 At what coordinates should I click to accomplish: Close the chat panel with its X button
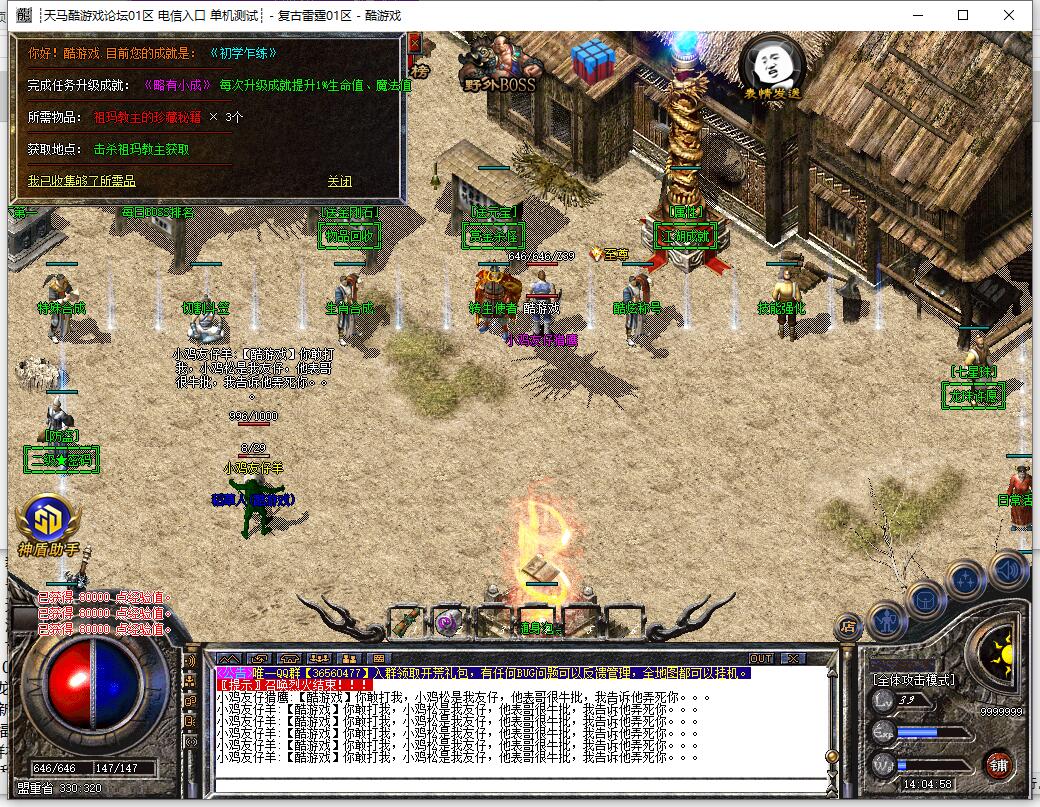click(x=793, y=658)
